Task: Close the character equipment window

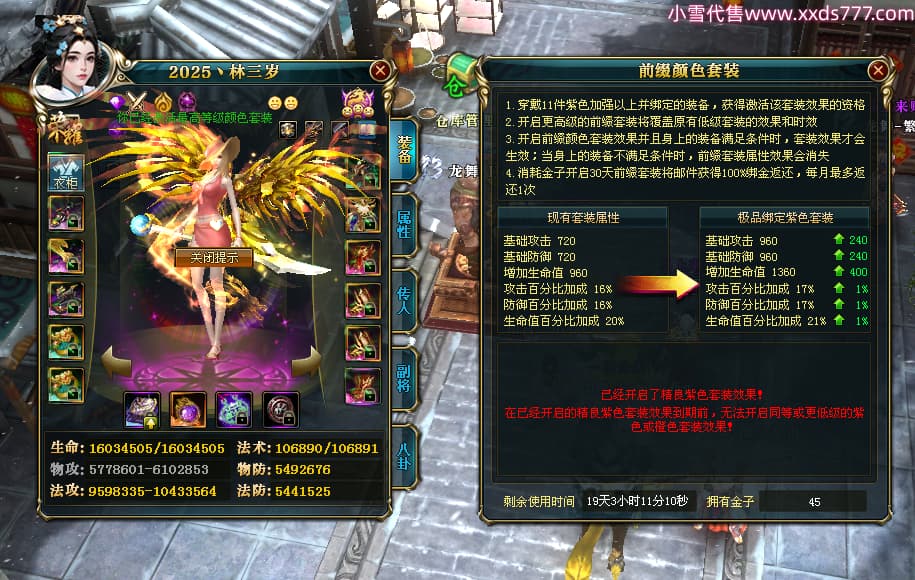Action: coord(380,71)
